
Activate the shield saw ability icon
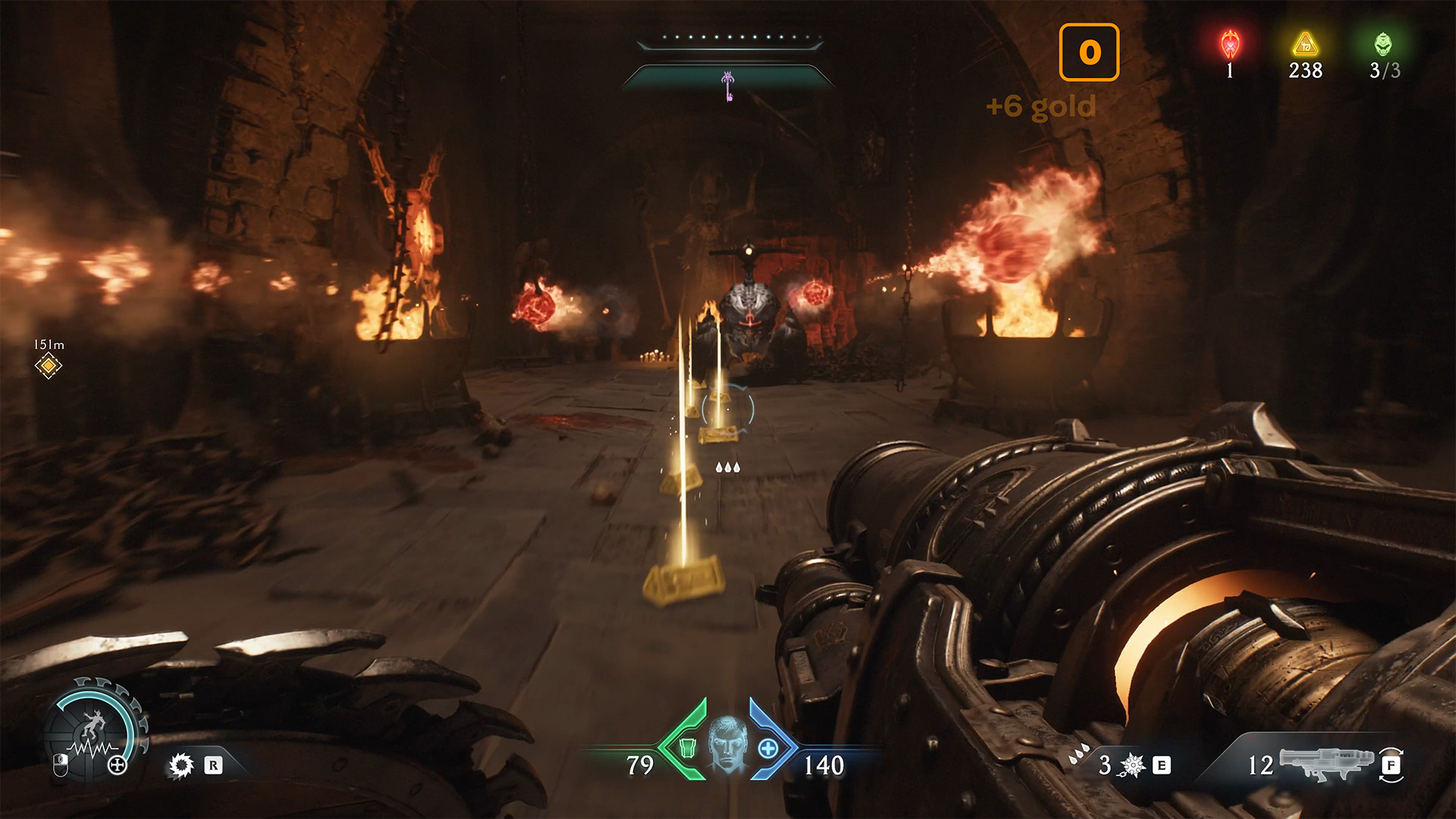pos(181,765)
